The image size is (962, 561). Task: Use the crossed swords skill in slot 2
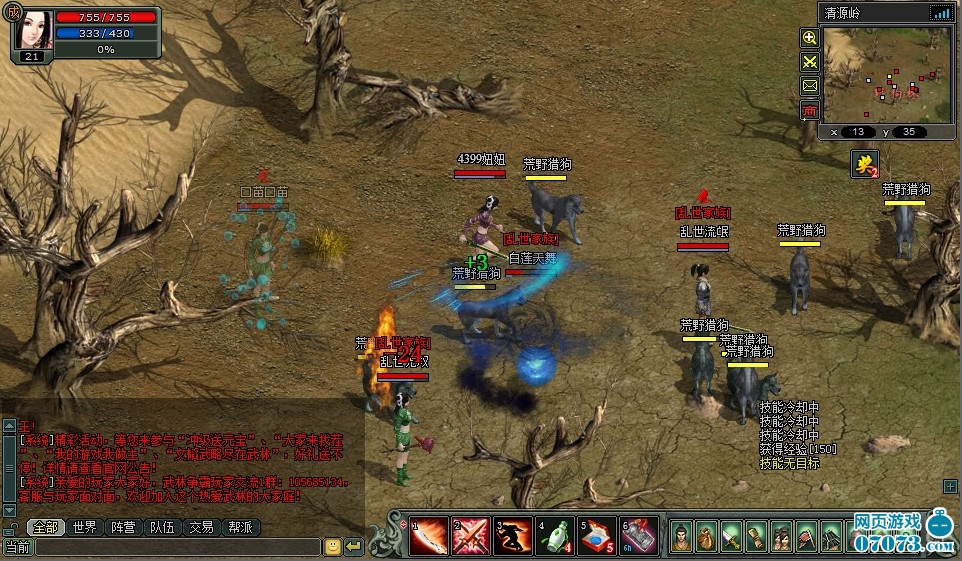tap(471, 537)
